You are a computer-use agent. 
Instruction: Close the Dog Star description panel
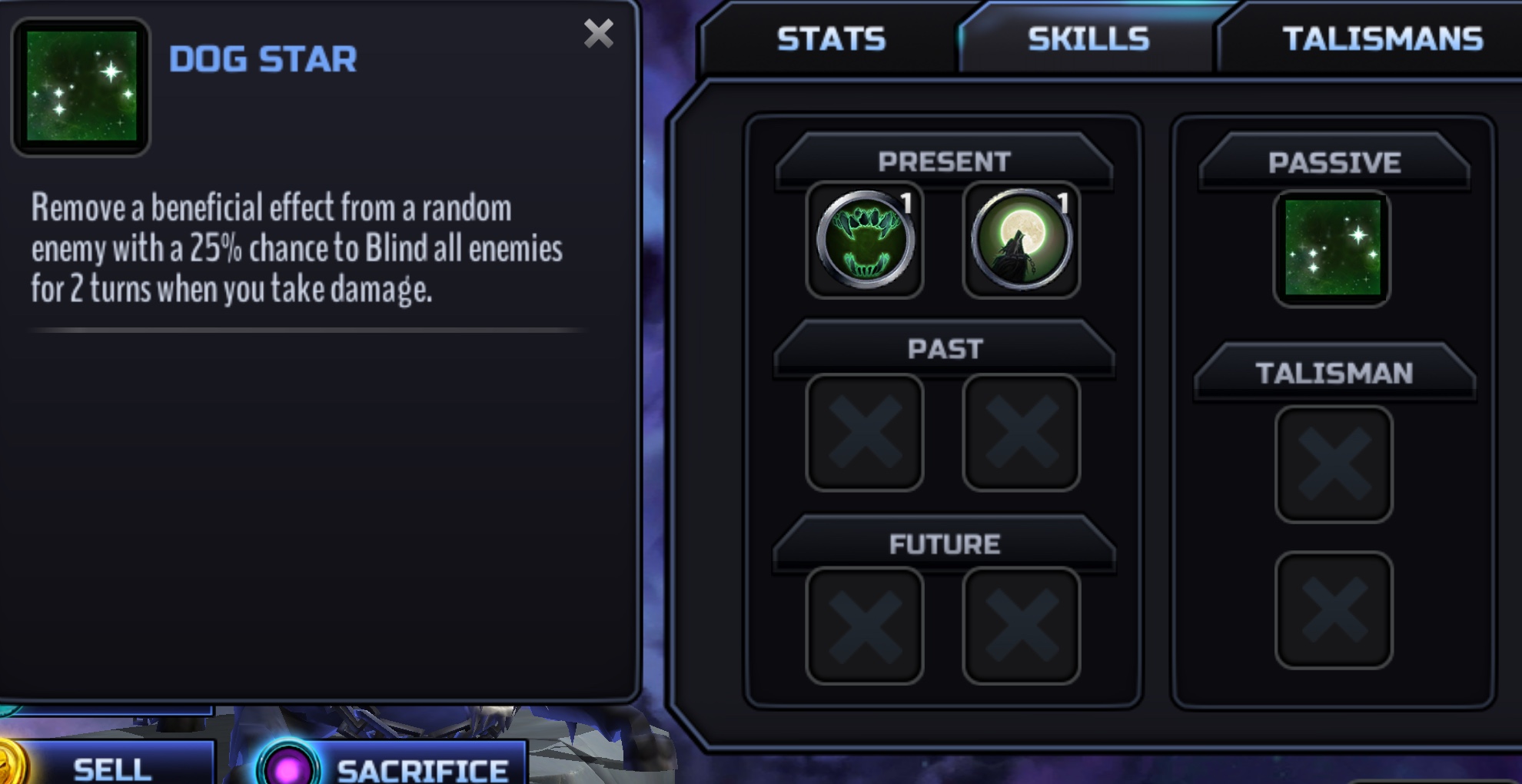tap(598, 34)
